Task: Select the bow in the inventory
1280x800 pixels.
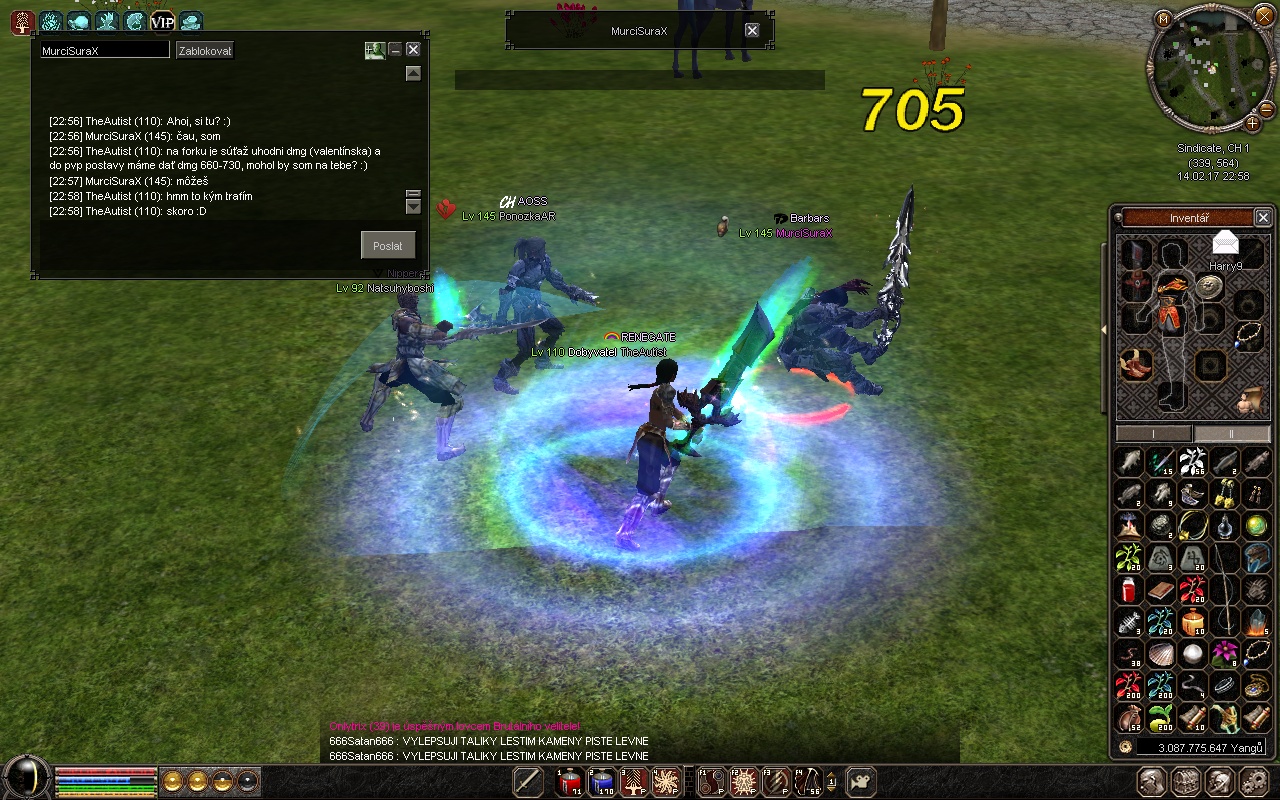Action: pos(1225,590)
